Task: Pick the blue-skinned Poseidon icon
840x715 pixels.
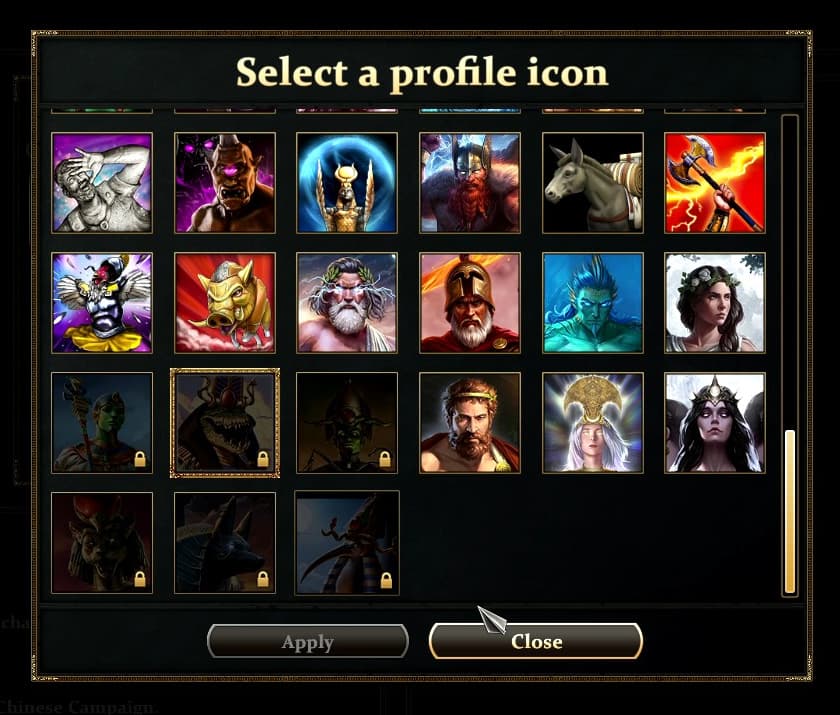Action: [x=593, y=303]
